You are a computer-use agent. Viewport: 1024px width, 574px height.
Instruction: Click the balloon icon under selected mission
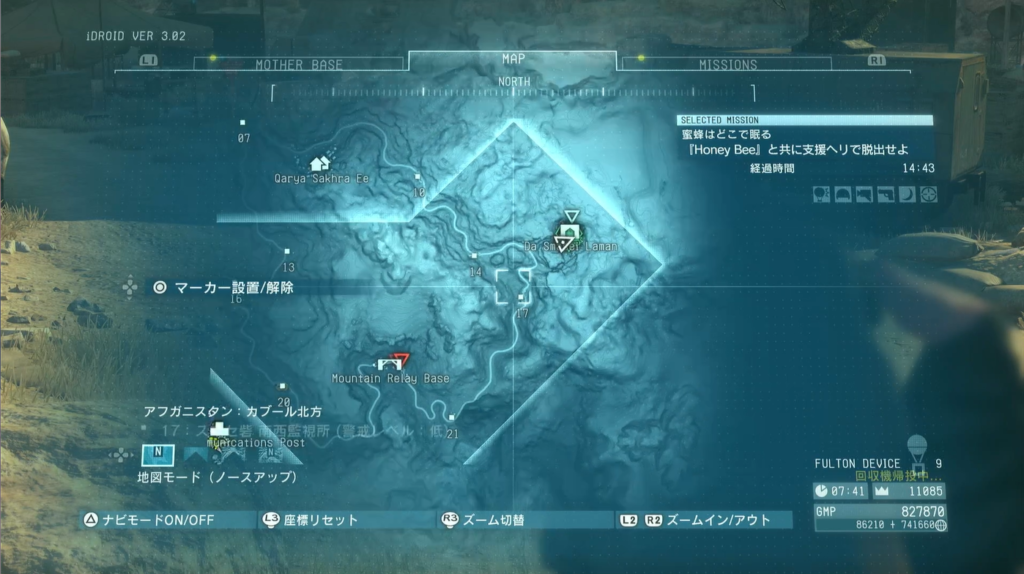(822, 195)
